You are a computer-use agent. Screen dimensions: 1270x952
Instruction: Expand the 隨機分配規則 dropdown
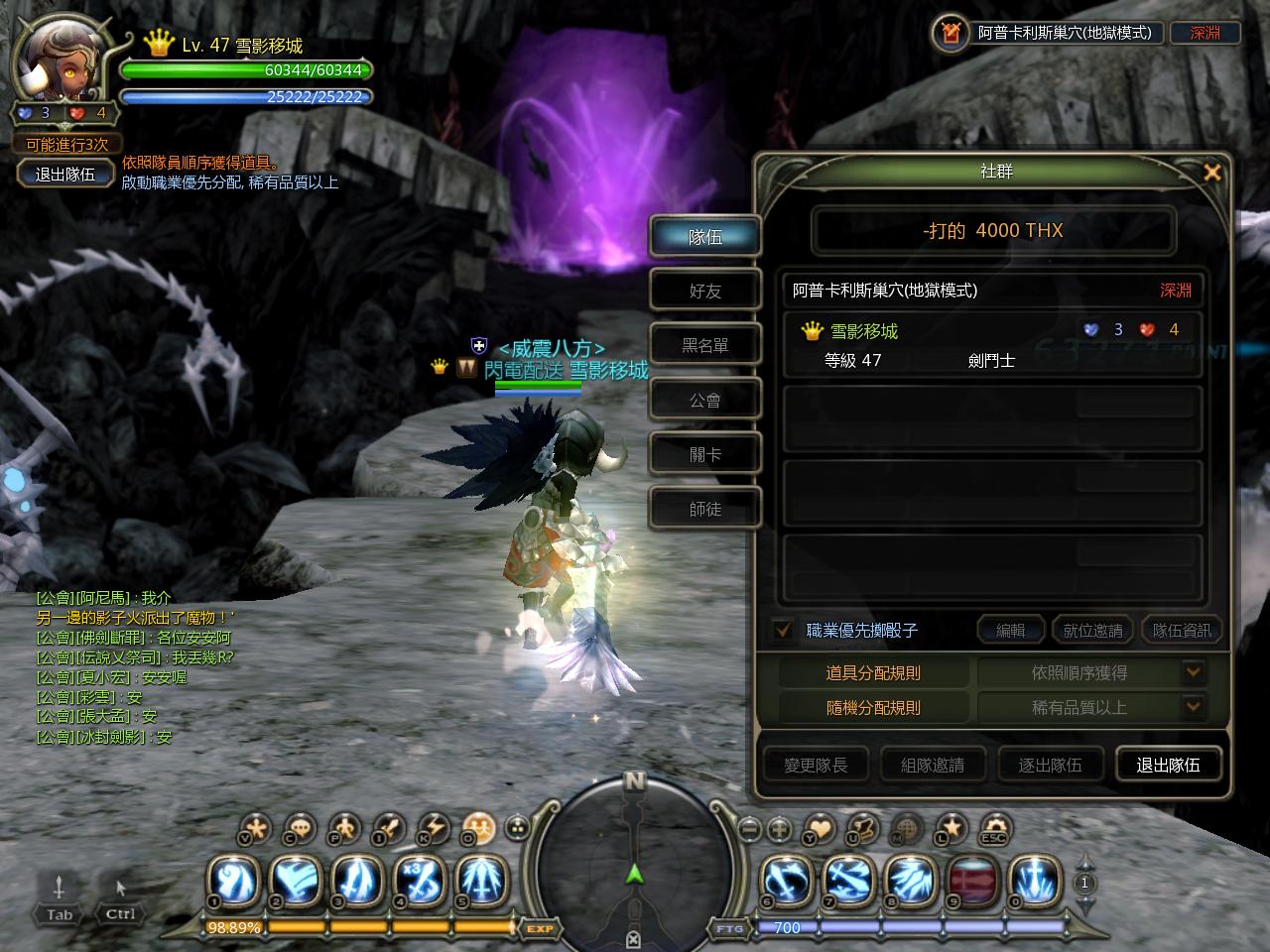pos(1193,707)
